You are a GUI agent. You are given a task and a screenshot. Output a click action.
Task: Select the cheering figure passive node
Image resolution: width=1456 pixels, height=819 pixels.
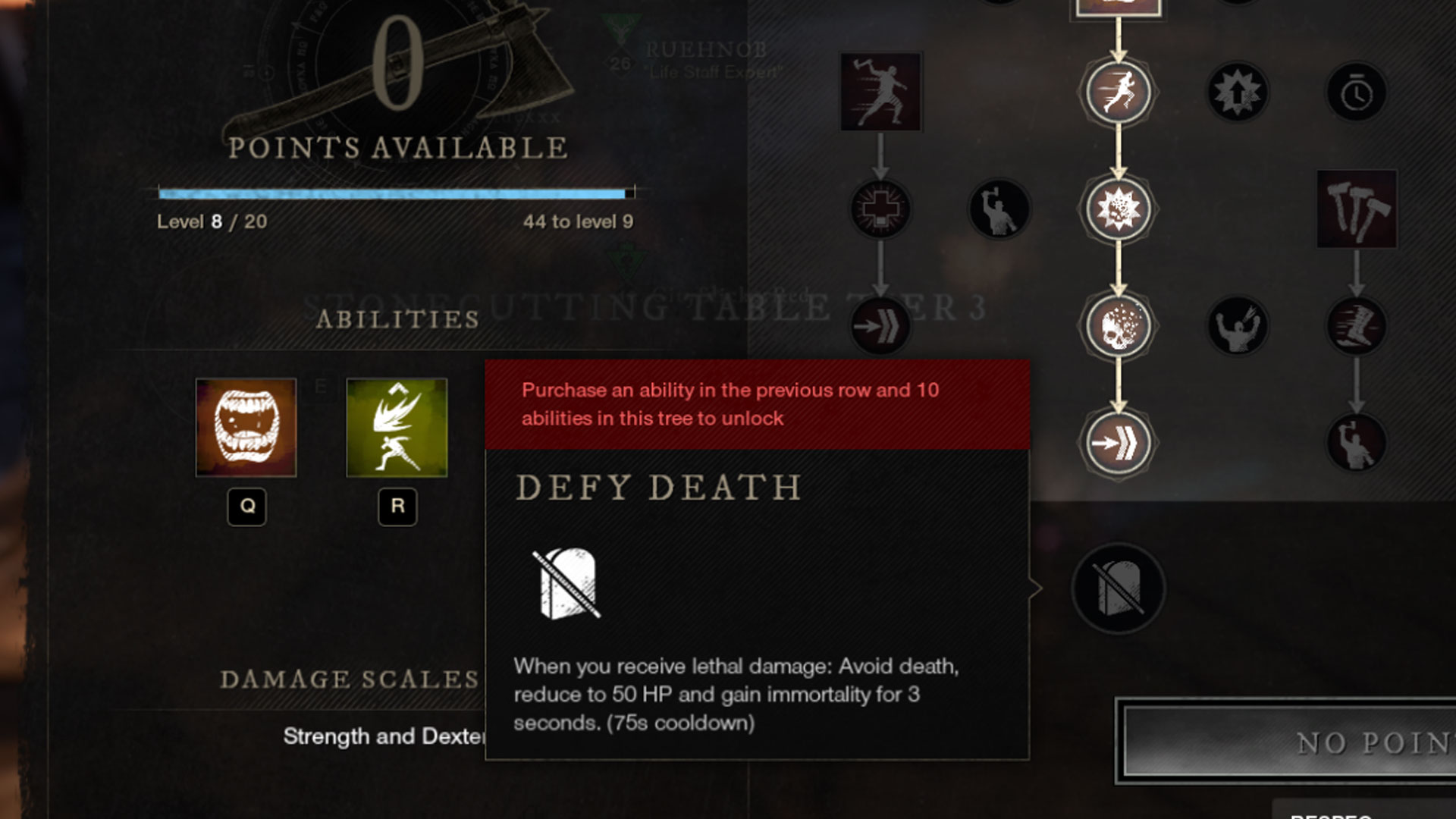coord(1237,326)
